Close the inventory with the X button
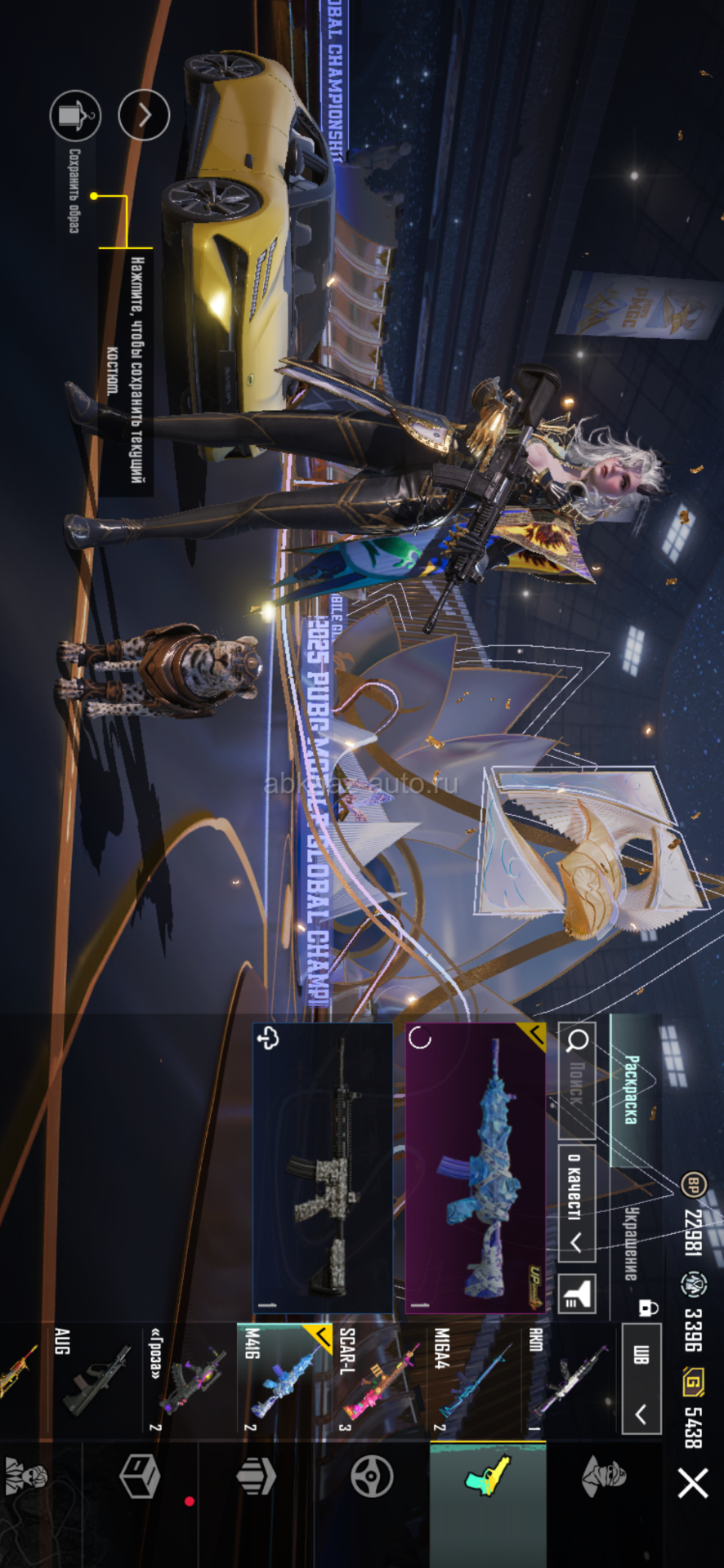The width and height of the screenshot is (724, 1568). [x=693, y=1483]
